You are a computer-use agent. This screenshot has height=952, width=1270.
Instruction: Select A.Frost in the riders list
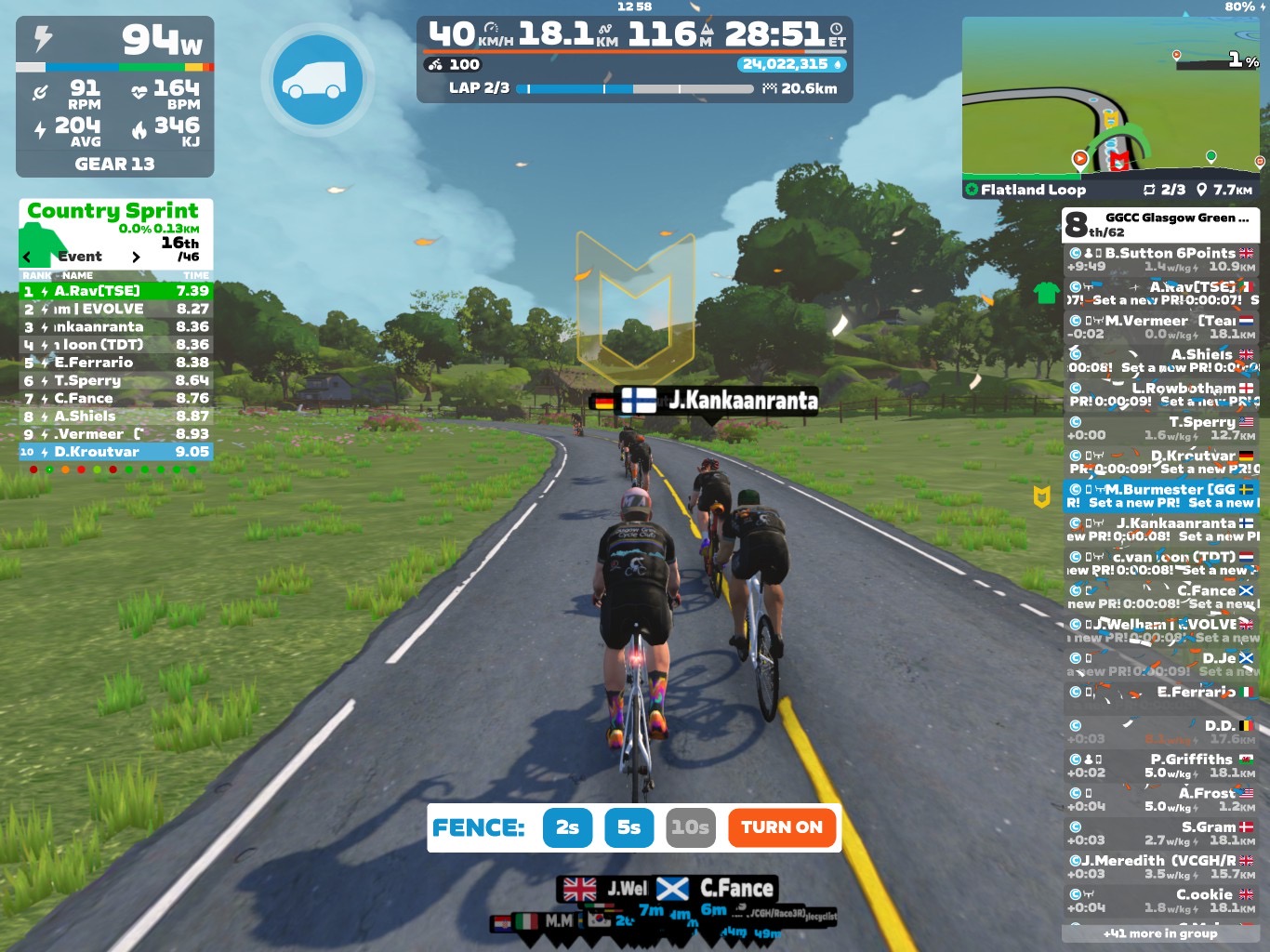1161,799
